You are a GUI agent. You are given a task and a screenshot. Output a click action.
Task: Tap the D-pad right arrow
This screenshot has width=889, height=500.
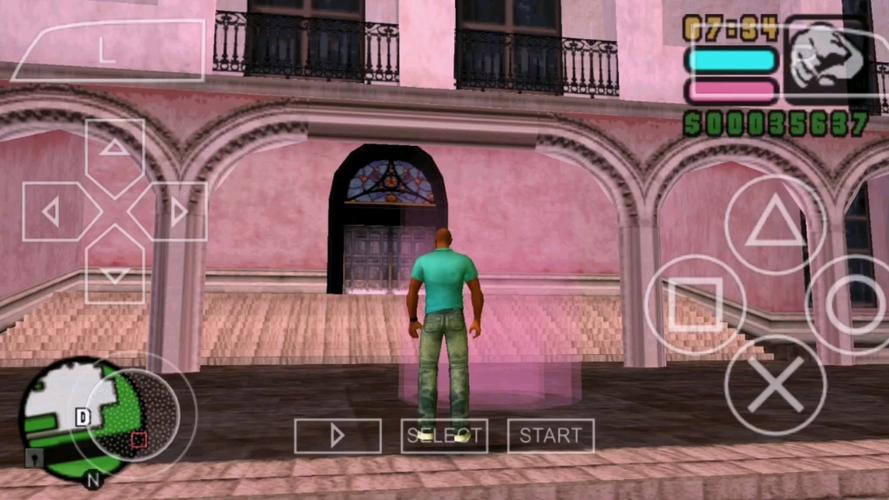[176, 212]
